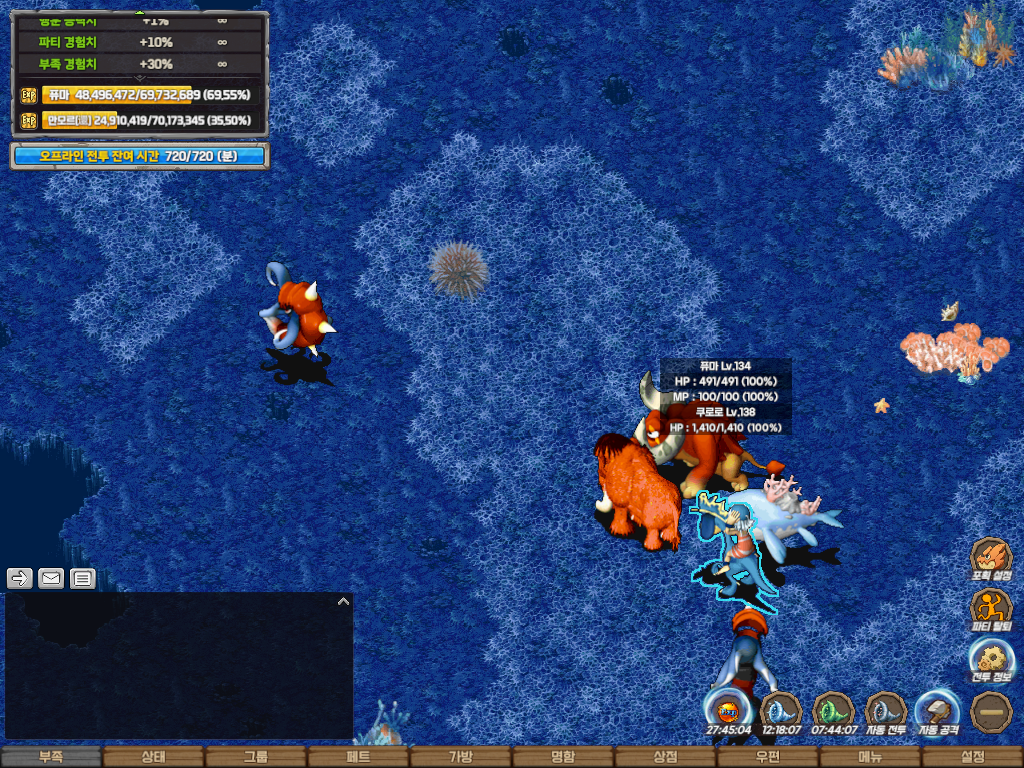Click the envelope button above the chat
The width and height of the screenshot is (1024, 768).
(51, 578)
